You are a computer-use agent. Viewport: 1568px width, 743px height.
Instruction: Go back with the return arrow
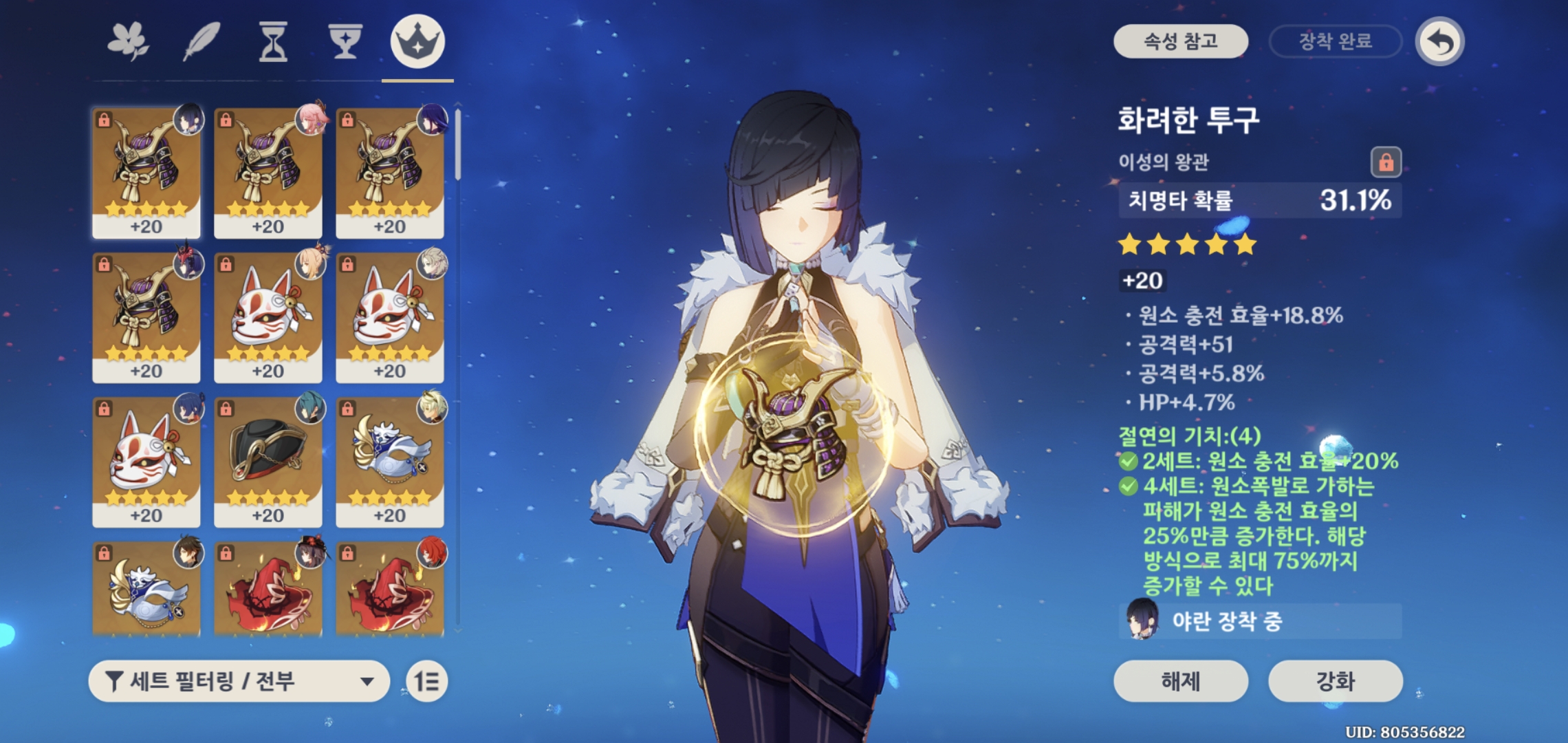pyautogui.click(x=1440, y=42)
